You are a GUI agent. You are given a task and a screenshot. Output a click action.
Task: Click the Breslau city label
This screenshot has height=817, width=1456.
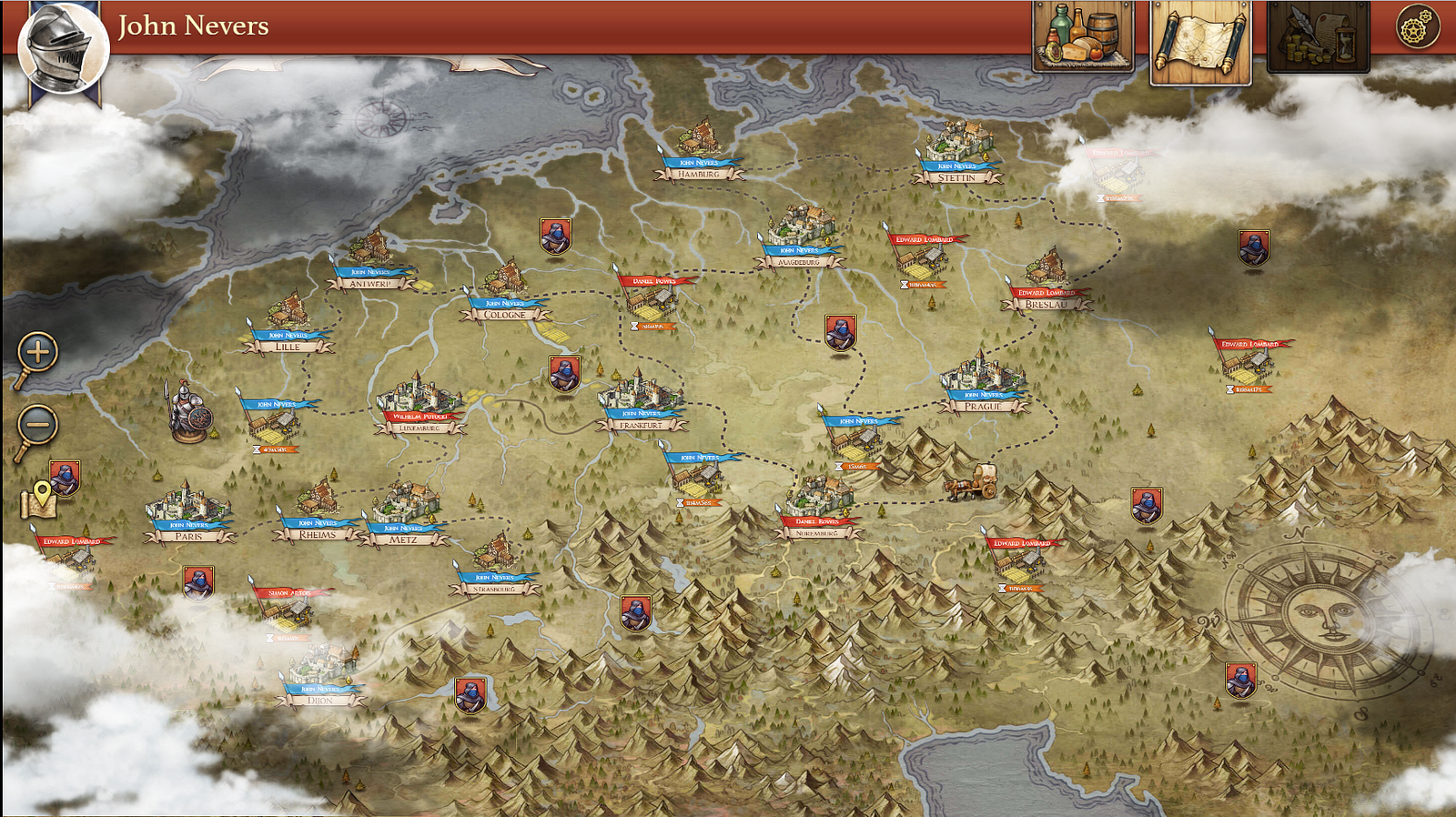(1046, 304)
